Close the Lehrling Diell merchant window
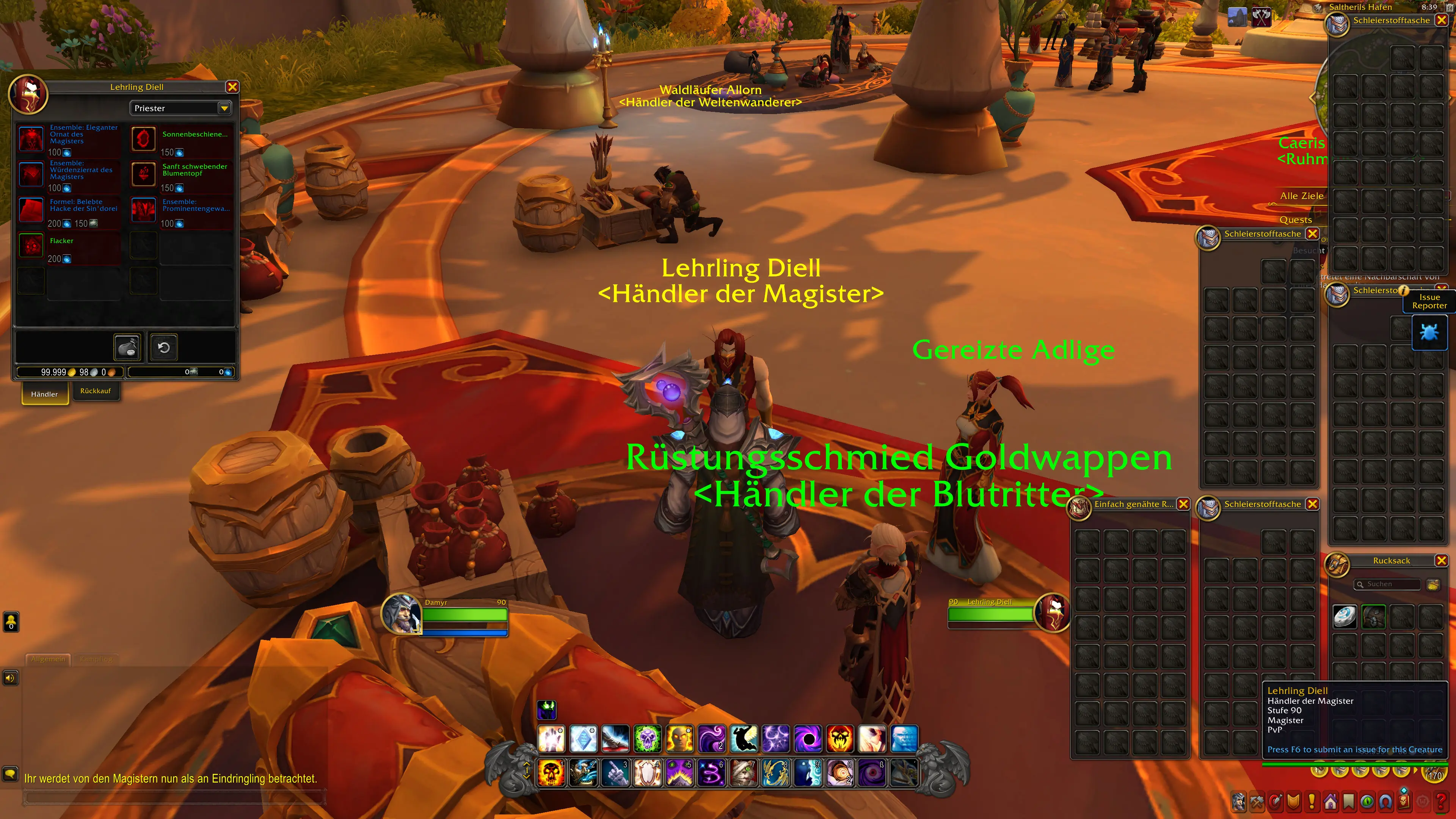Screen dimensions: 1456x819 coord(232,87)
